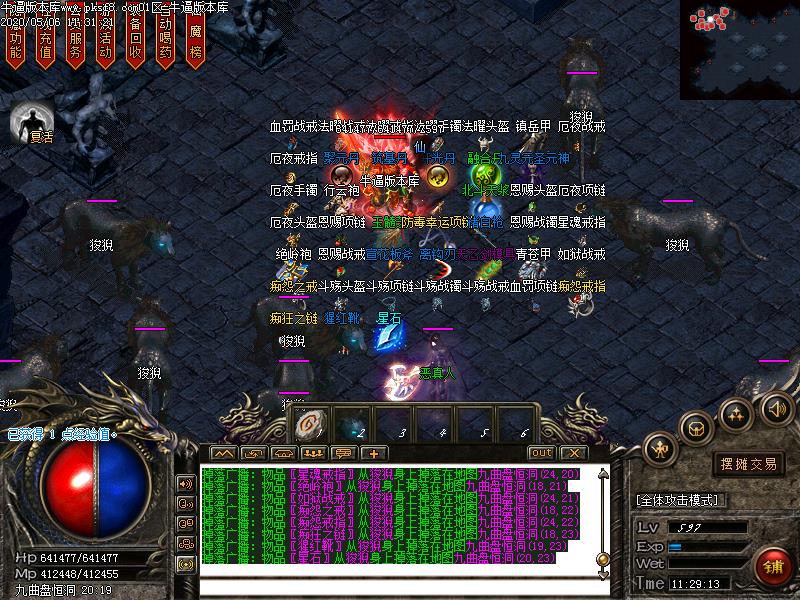
Task: Use the rune stone in hotbar slot 1
Action: (x=308, y=424)
